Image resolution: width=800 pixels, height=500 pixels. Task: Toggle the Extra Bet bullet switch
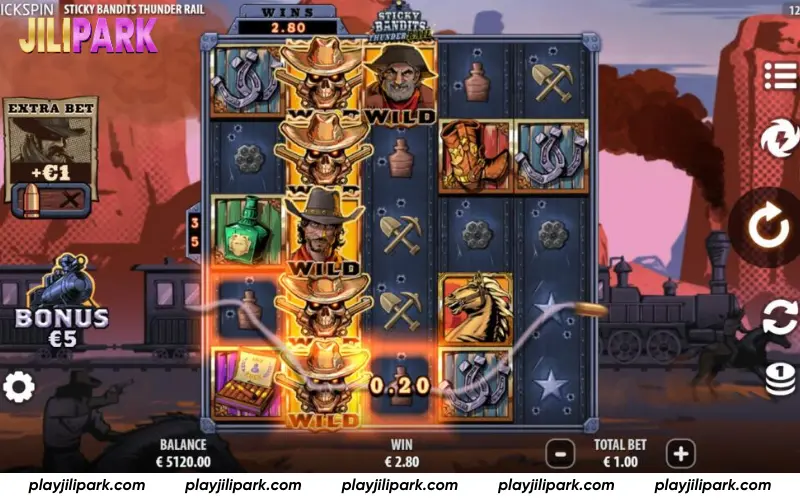point(50,201)
